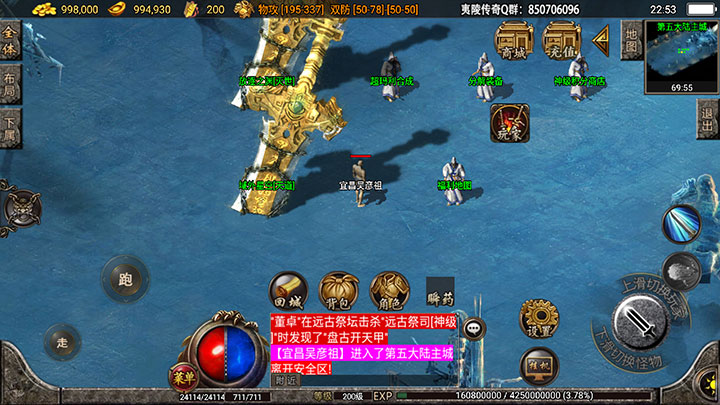This screenshot has height=405, width=720.
Task: Open the 角色 character sheet
Action: pyautogui.click(x=389, y=290)
